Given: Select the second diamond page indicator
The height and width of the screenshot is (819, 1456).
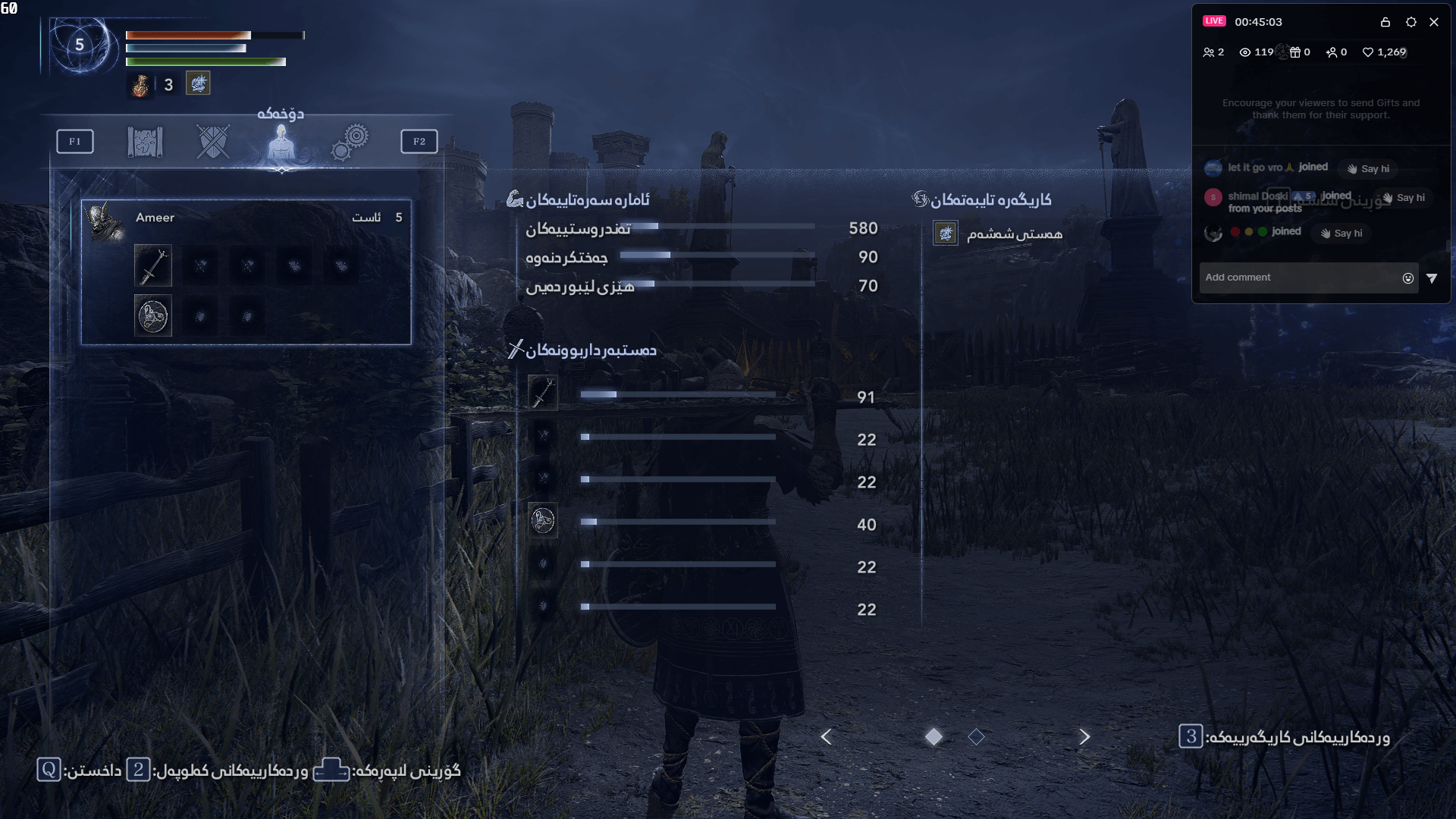Looking at the screenshot, I should [977, 736].
